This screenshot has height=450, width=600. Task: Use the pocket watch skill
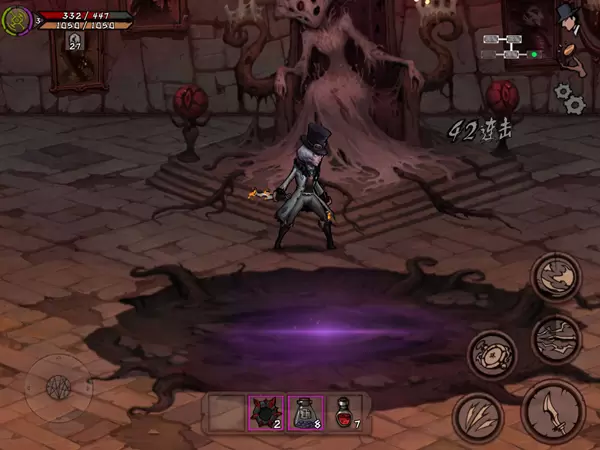(x=492, y=353)
